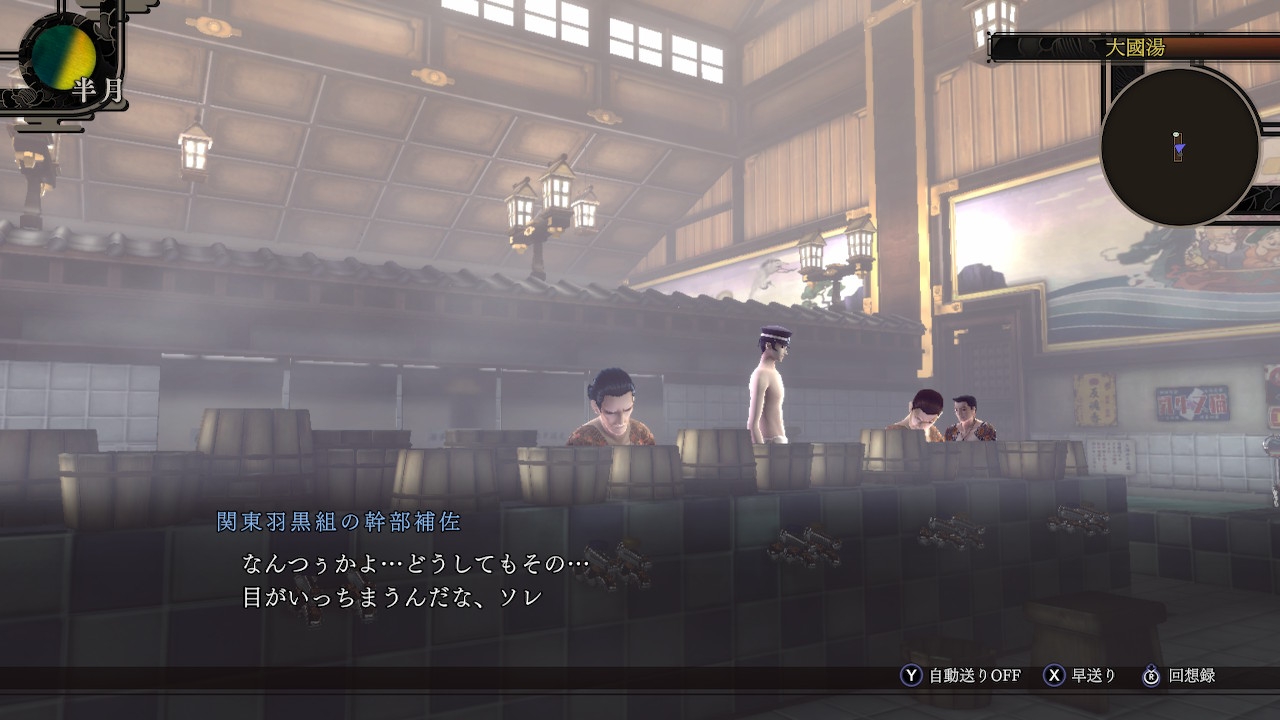The width and height of the screenshot is (1280, 720).
Task: Click the circular minimap
Action: coord(1179,147)
